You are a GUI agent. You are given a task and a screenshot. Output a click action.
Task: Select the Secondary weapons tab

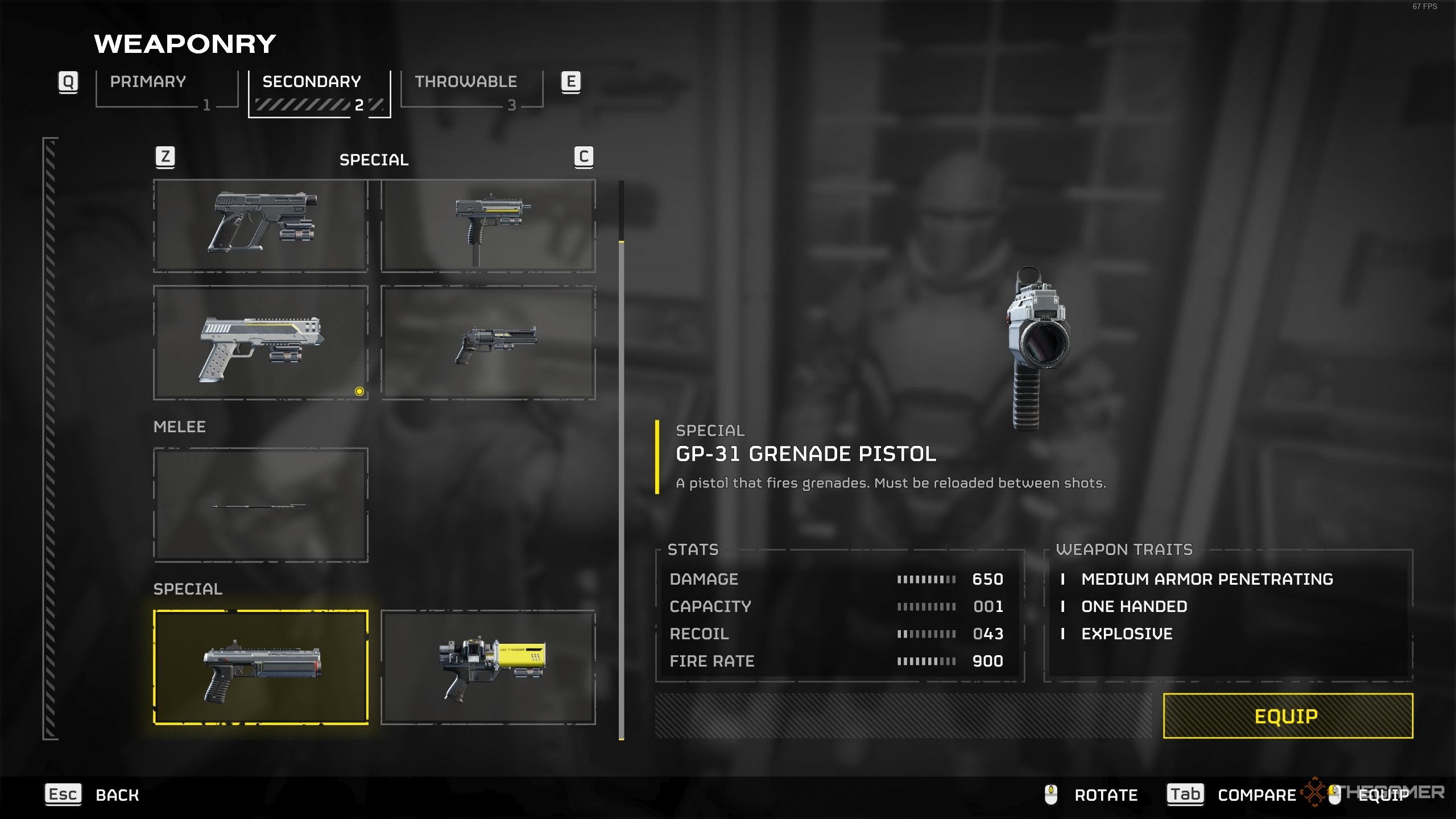coord(319,91)
